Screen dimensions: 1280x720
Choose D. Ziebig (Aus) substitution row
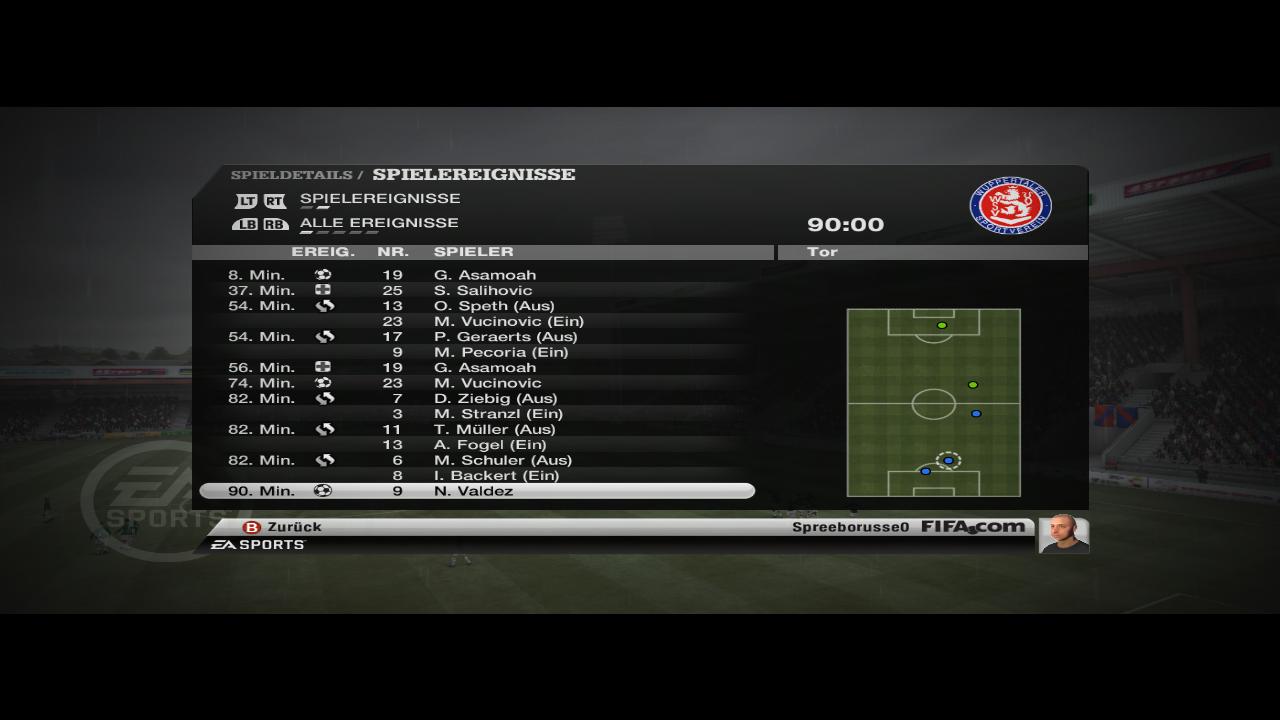(477, 398)
